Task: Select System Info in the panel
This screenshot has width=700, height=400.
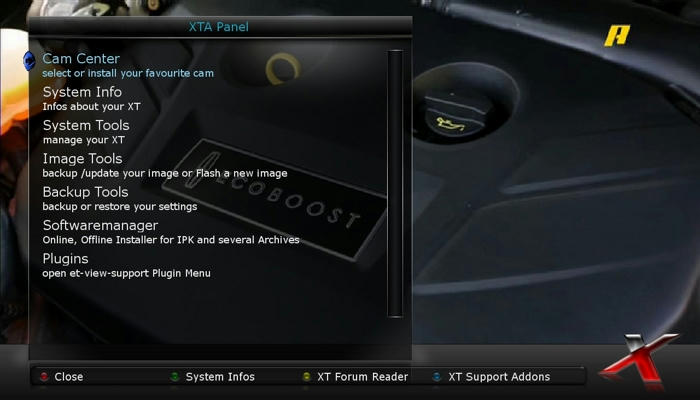Action: (x=82, y=93)
